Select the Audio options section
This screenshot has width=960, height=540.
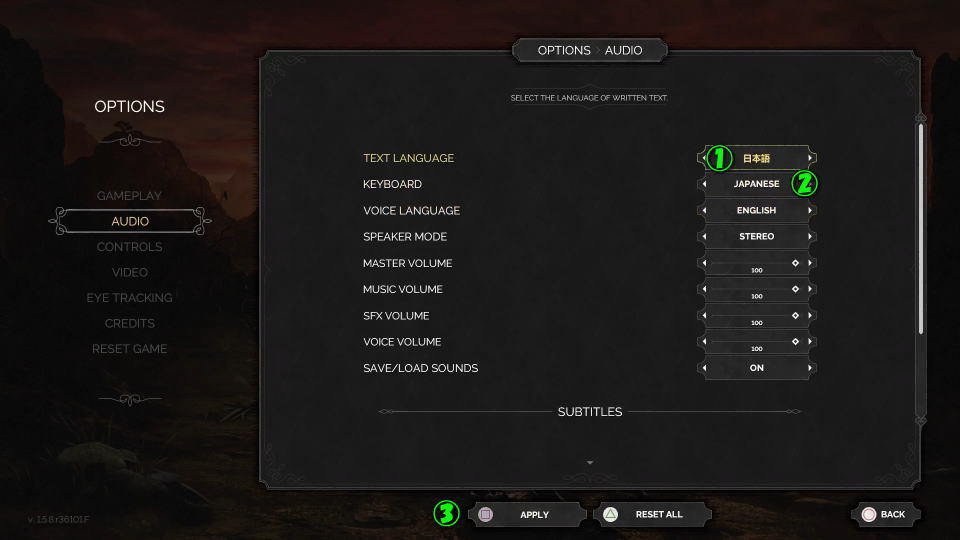point(130,221)
